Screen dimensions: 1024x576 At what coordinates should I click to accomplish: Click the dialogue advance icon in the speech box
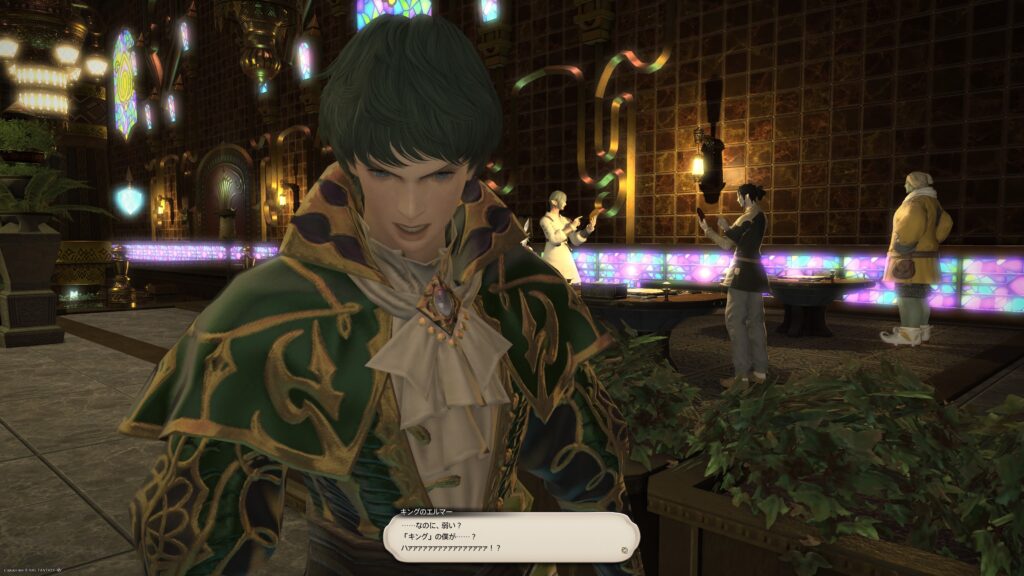[625, 549]
